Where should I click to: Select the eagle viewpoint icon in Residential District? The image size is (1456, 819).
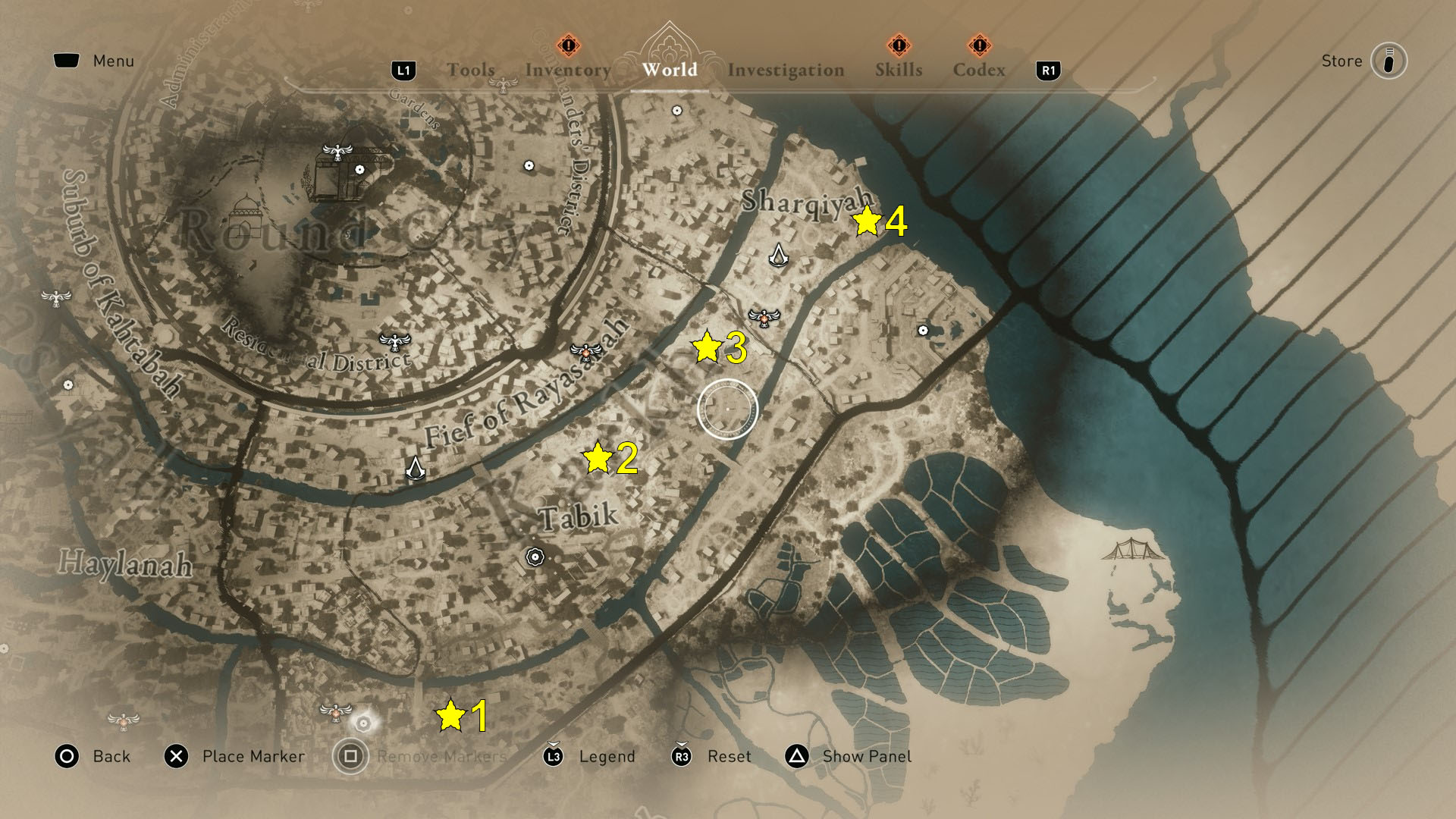pos(394,343)
